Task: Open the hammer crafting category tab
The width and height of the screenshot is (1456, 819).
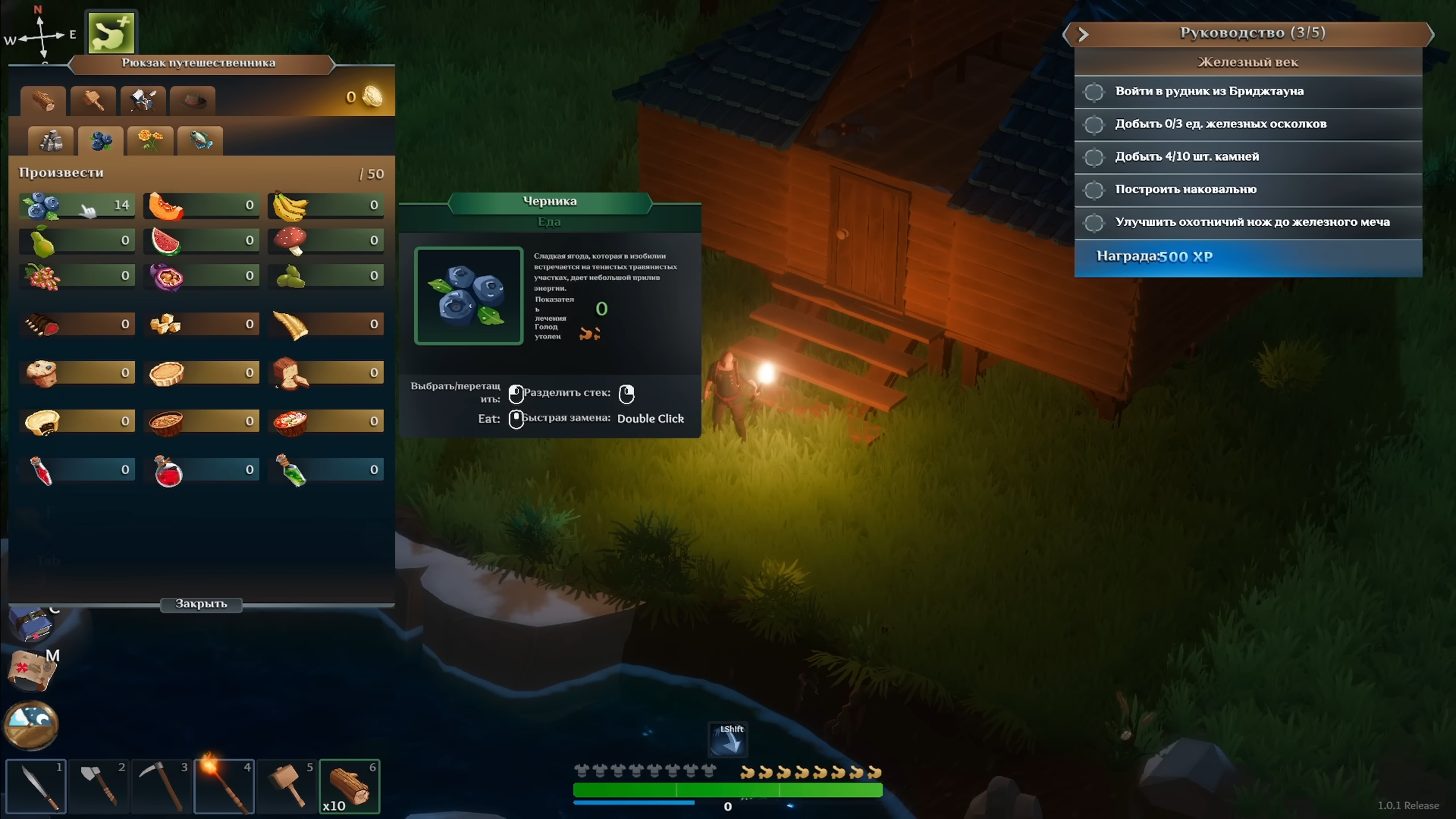Action: click(x=93, y=101)
